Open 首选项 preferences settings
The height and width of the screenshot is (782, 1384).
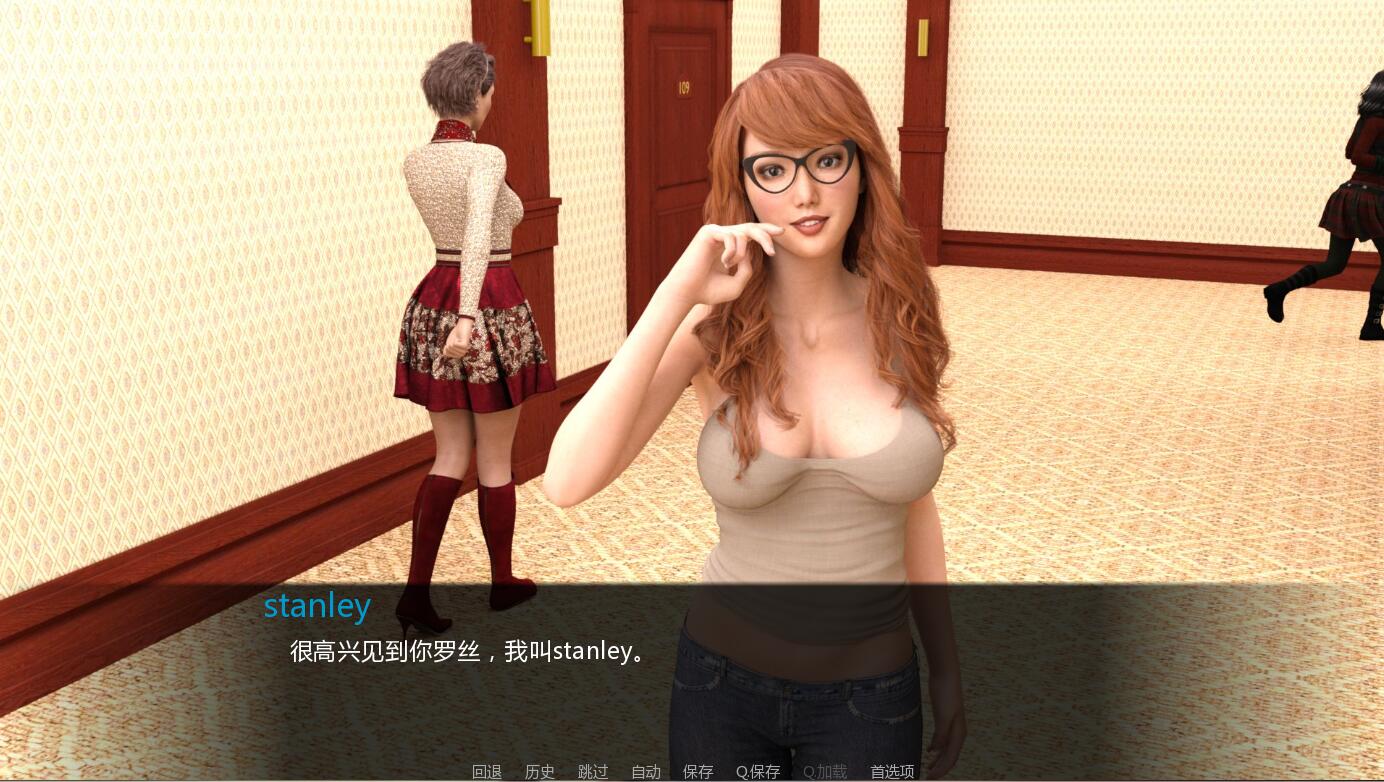(893, 771)
